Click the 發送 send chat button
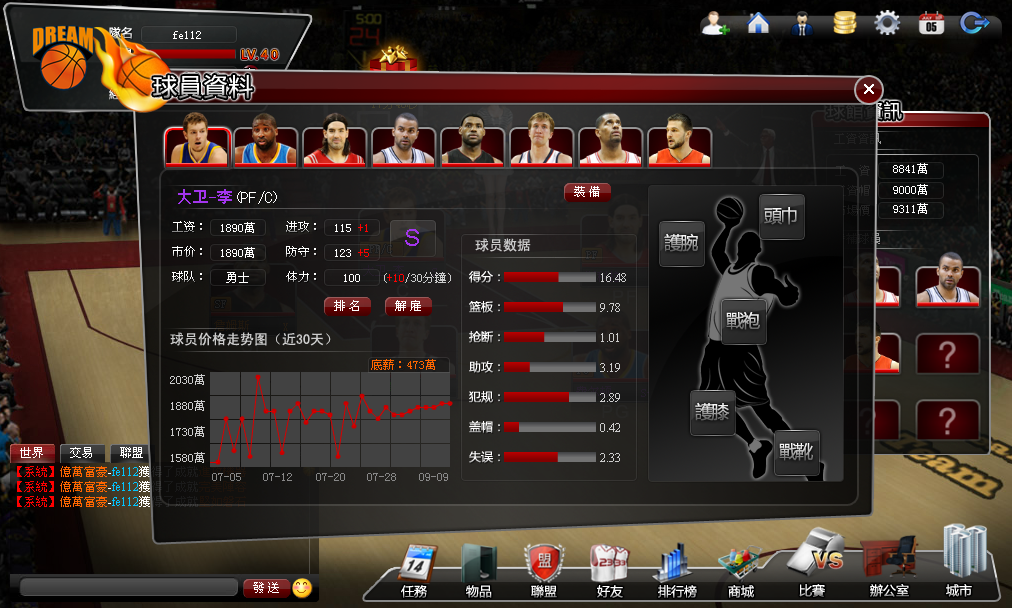This screenshot has height=608, width=1012. click(x=265, y=588)
